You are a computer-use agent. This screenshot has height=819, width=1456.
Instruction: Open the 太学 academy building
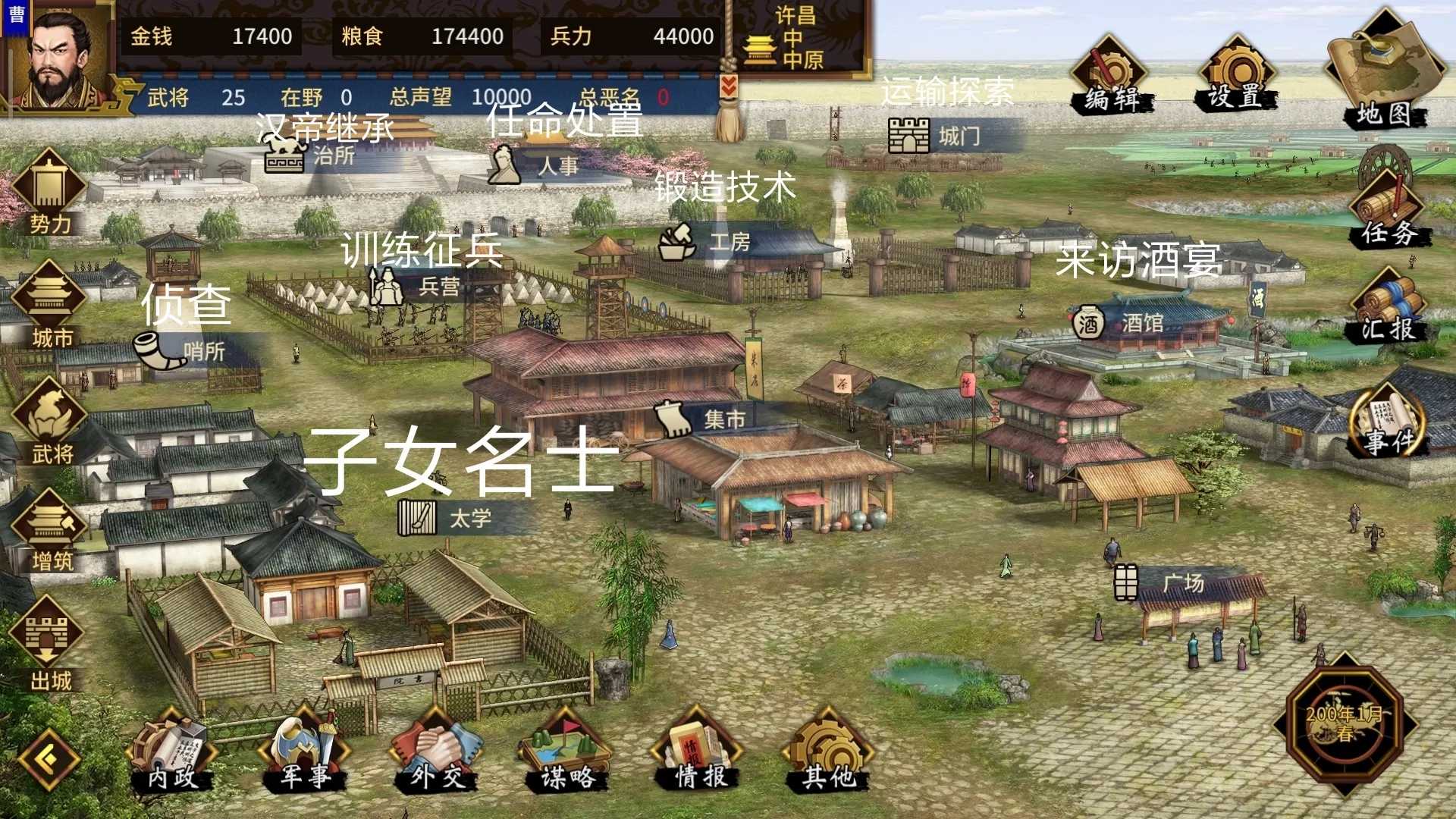[x=418, y=516]
